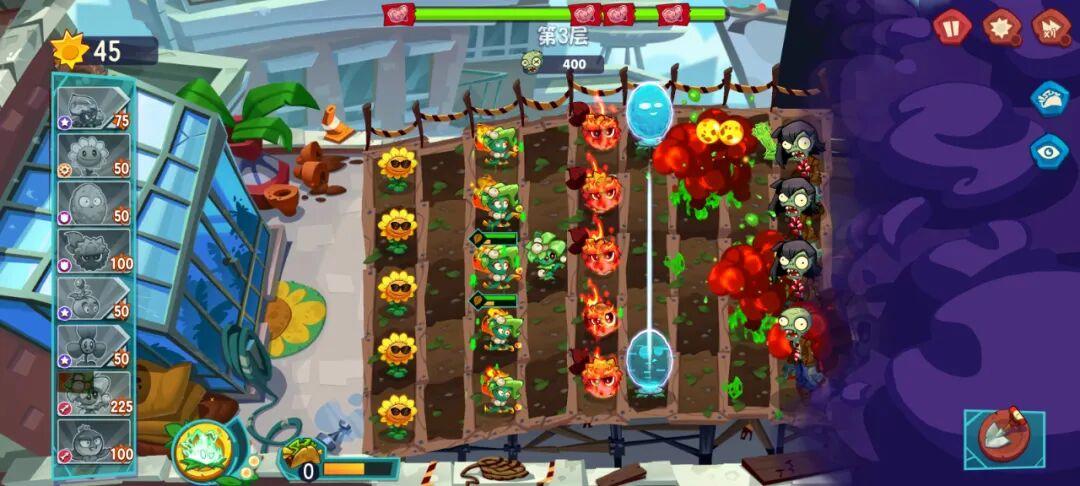Open the blue taco button
The height and width of the screenshot is (486, 1080).
1050,98
